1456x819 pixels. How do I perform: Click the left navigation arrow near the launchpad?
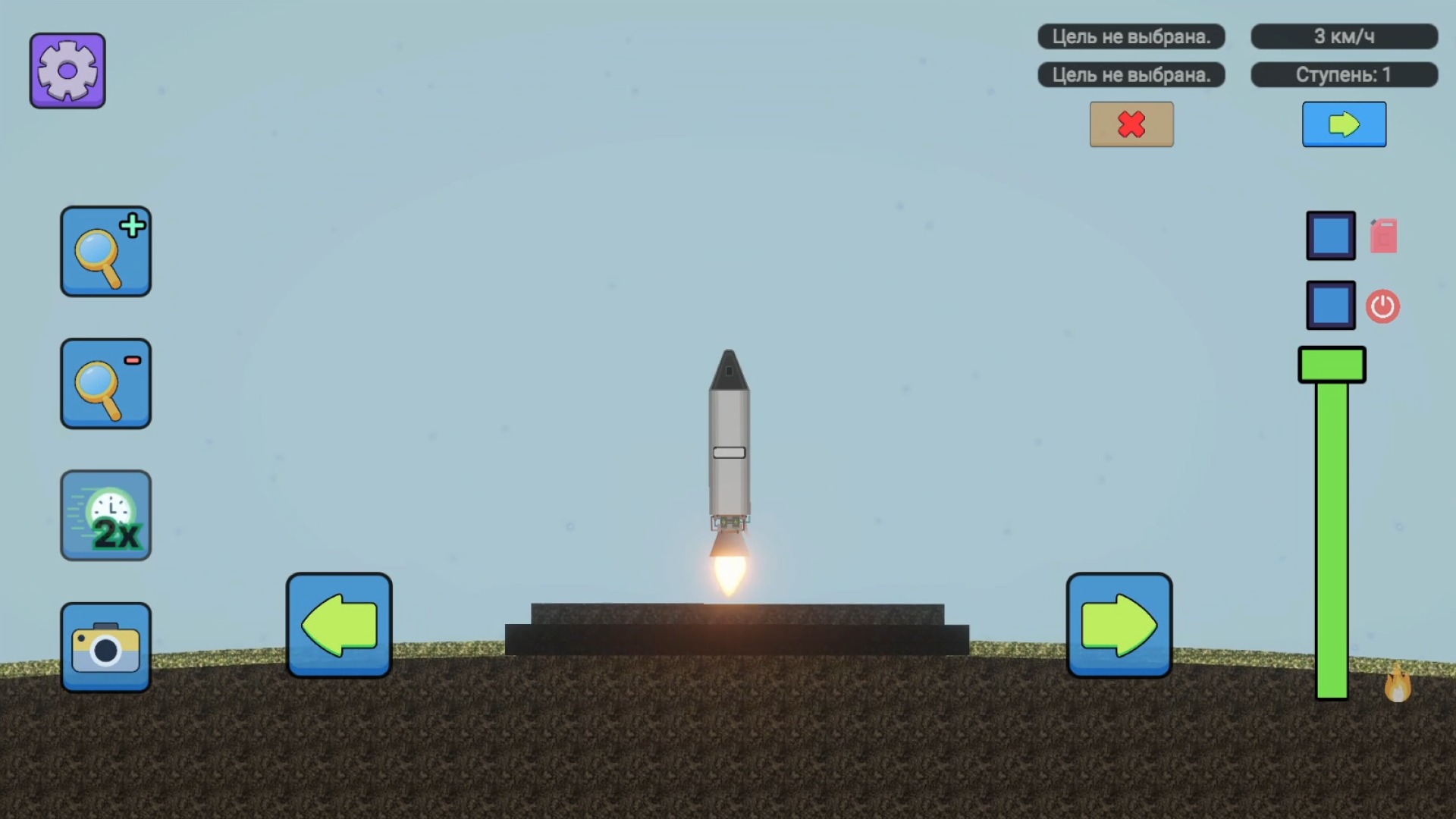(x=338, y=625)
